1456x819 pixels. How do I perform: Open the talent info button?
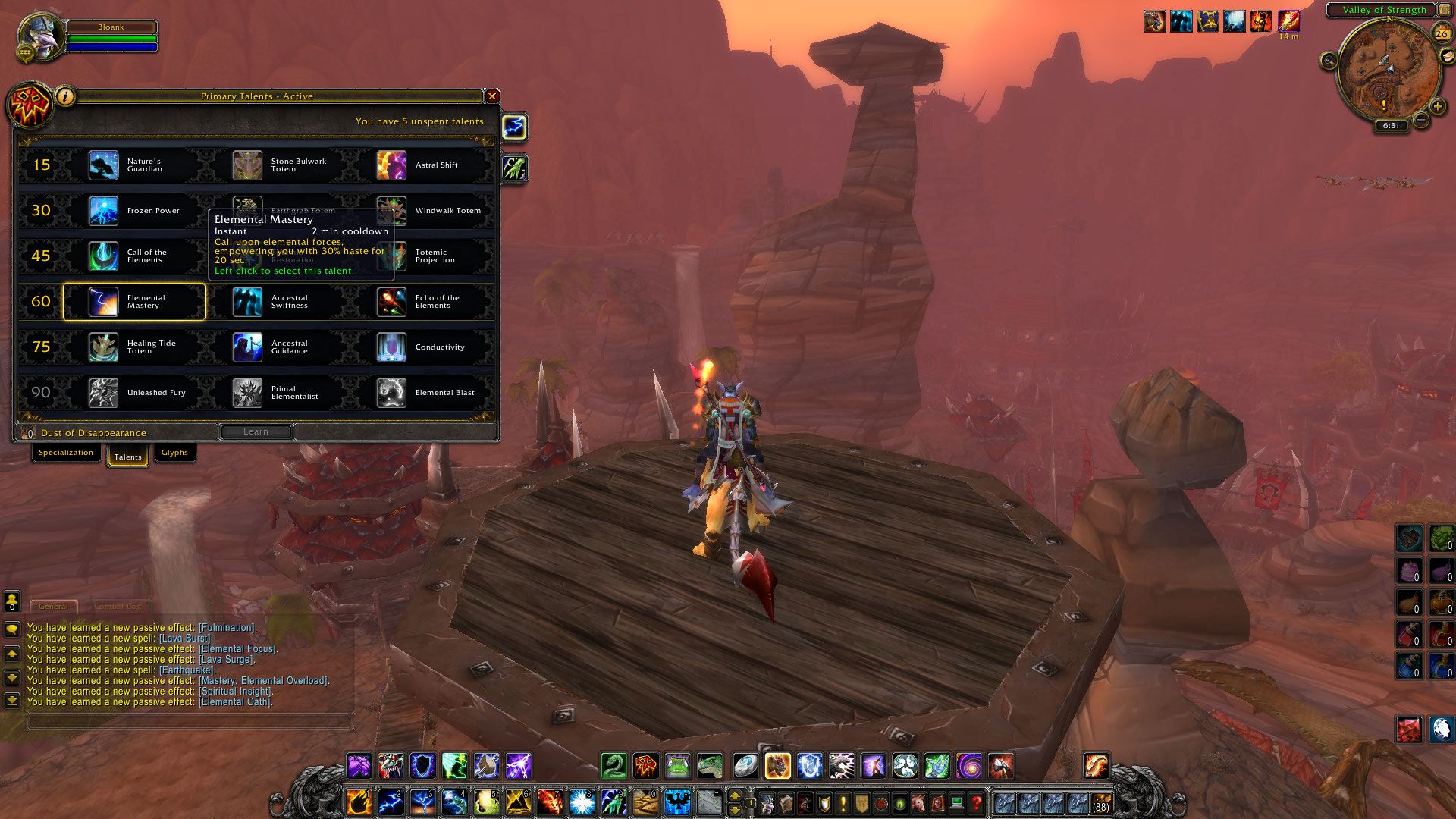click(x=65, y=96)
